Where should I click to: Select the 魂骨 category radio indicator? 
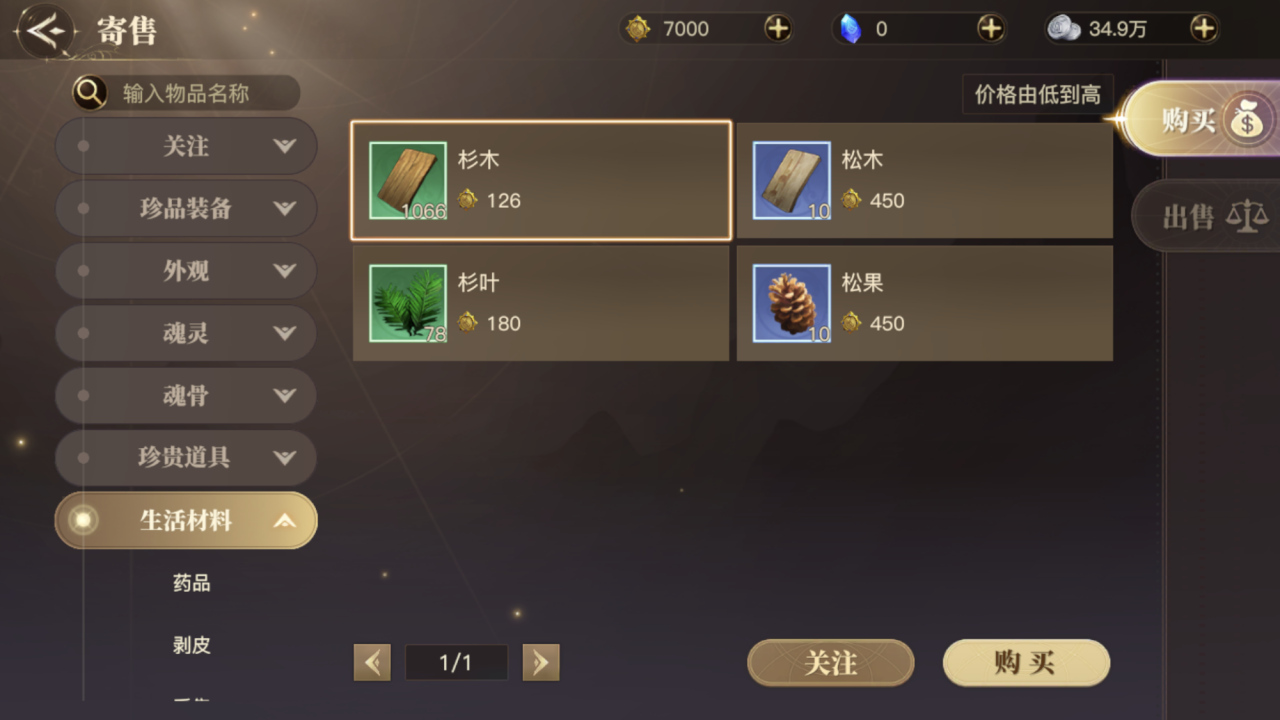(82, 395)
